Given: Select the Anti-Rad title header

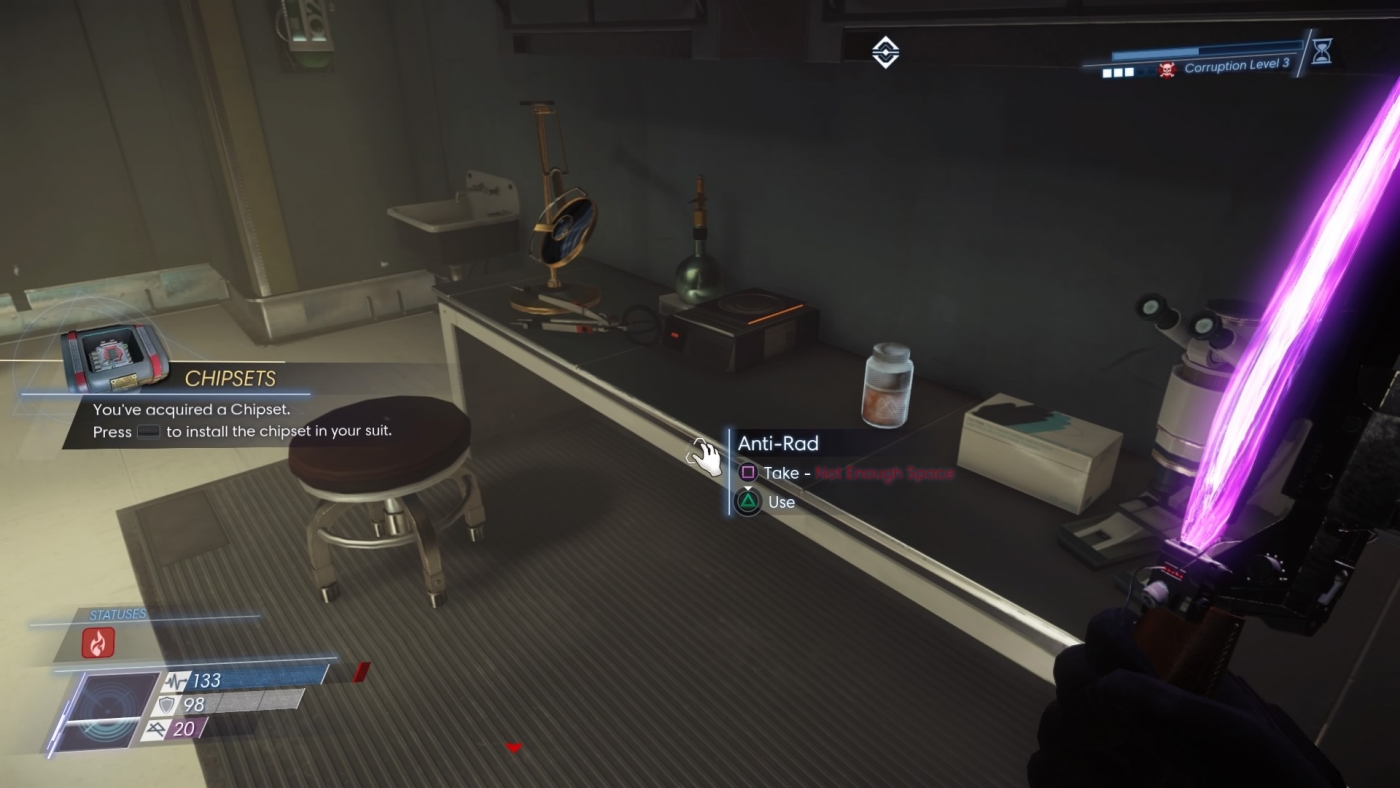Looking at the screenshot, I should (x=778, y=443).
